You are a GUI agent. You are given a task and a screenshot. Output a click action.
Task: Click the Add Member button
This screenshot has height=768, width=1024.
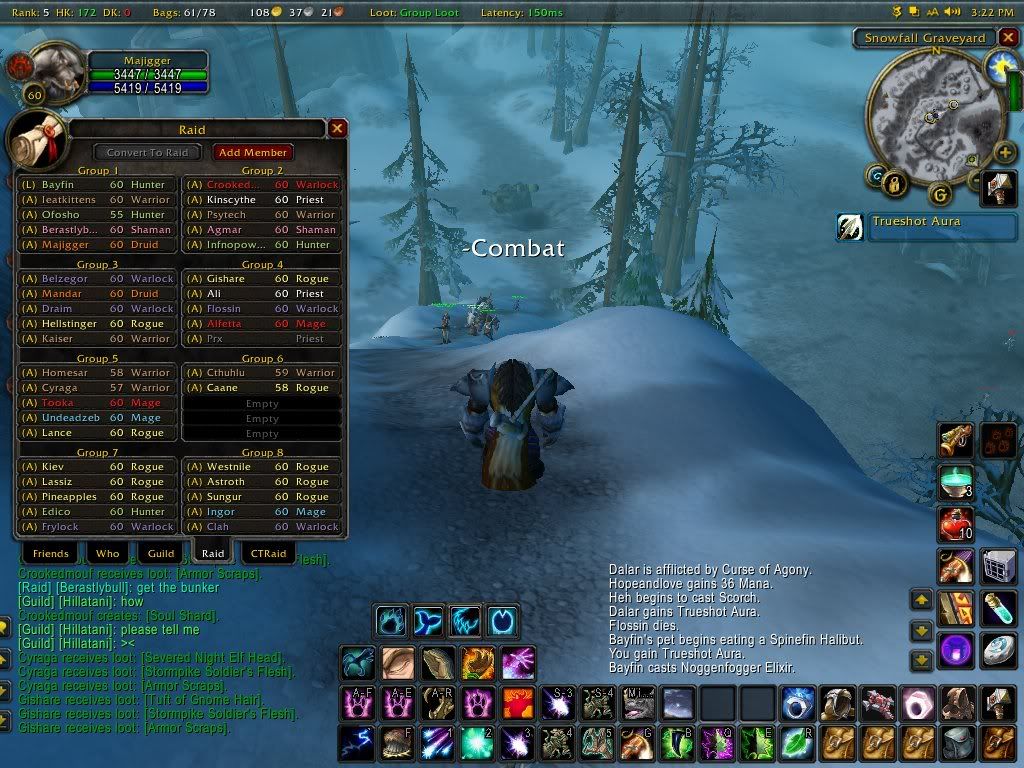(x=253, y=152)
